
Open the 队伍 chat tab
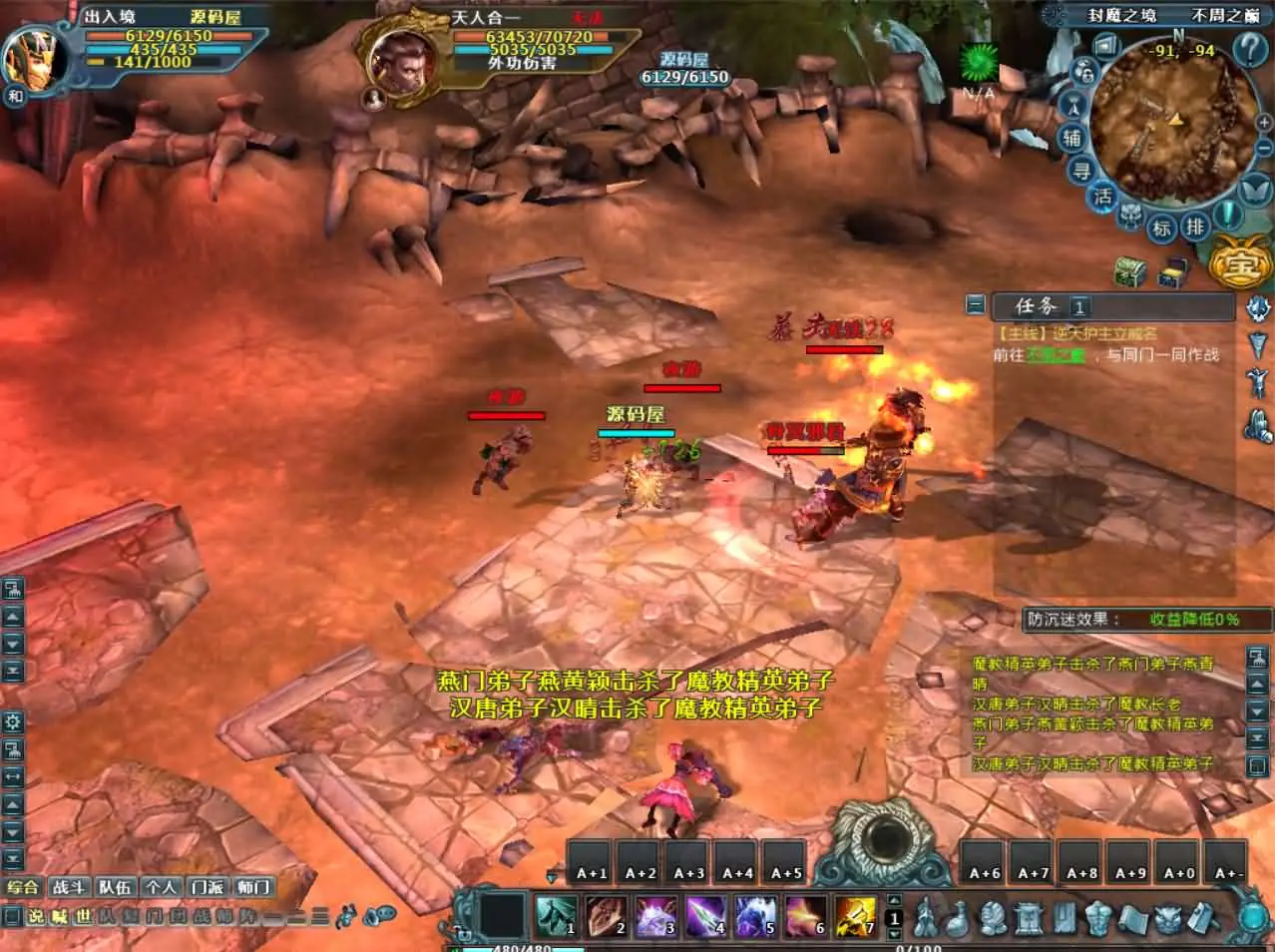tap(115, 887)
